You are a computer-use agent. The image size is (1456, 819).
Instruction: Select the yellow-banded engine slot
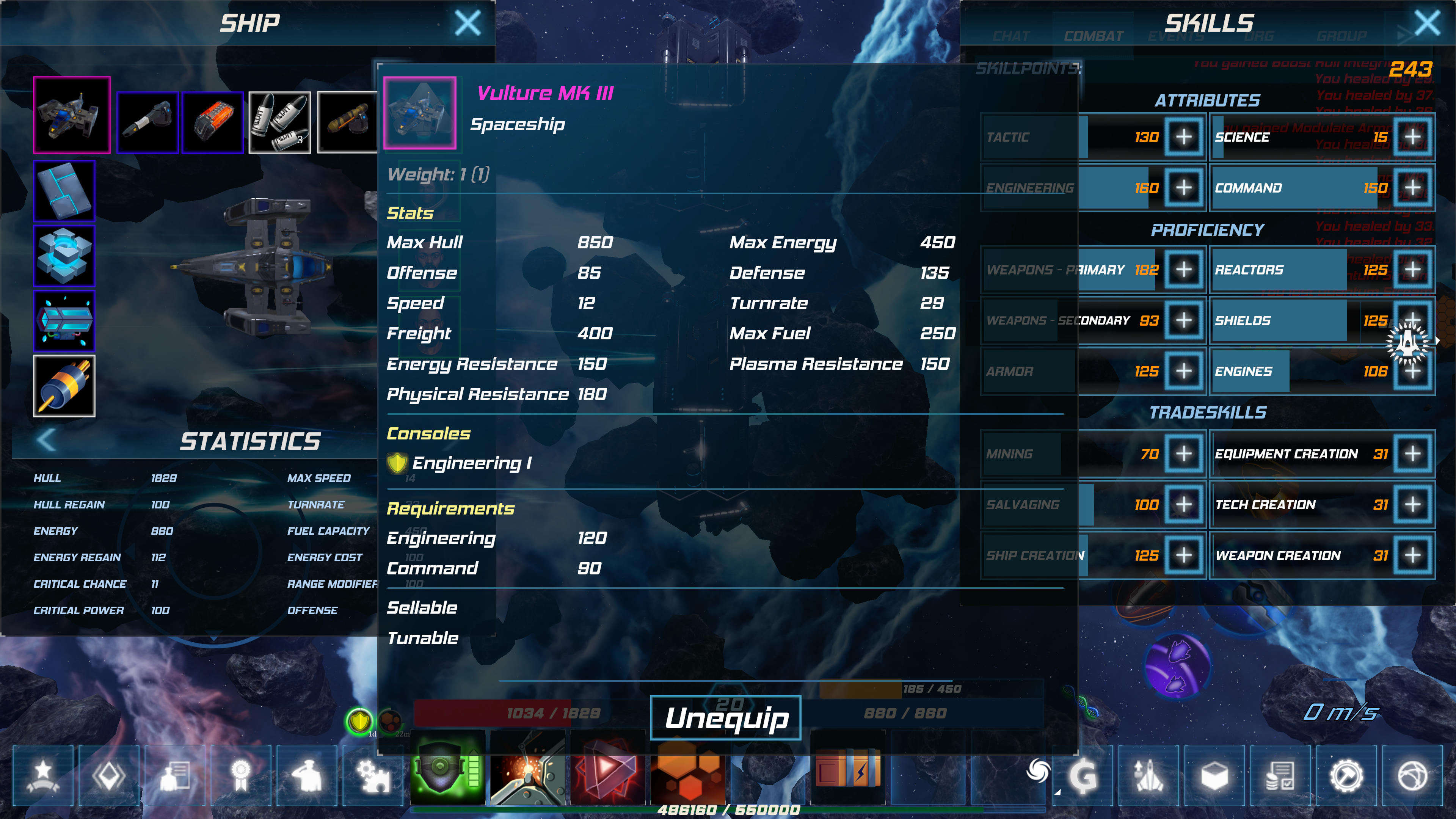pyautogui.click(x=64, y=386)
